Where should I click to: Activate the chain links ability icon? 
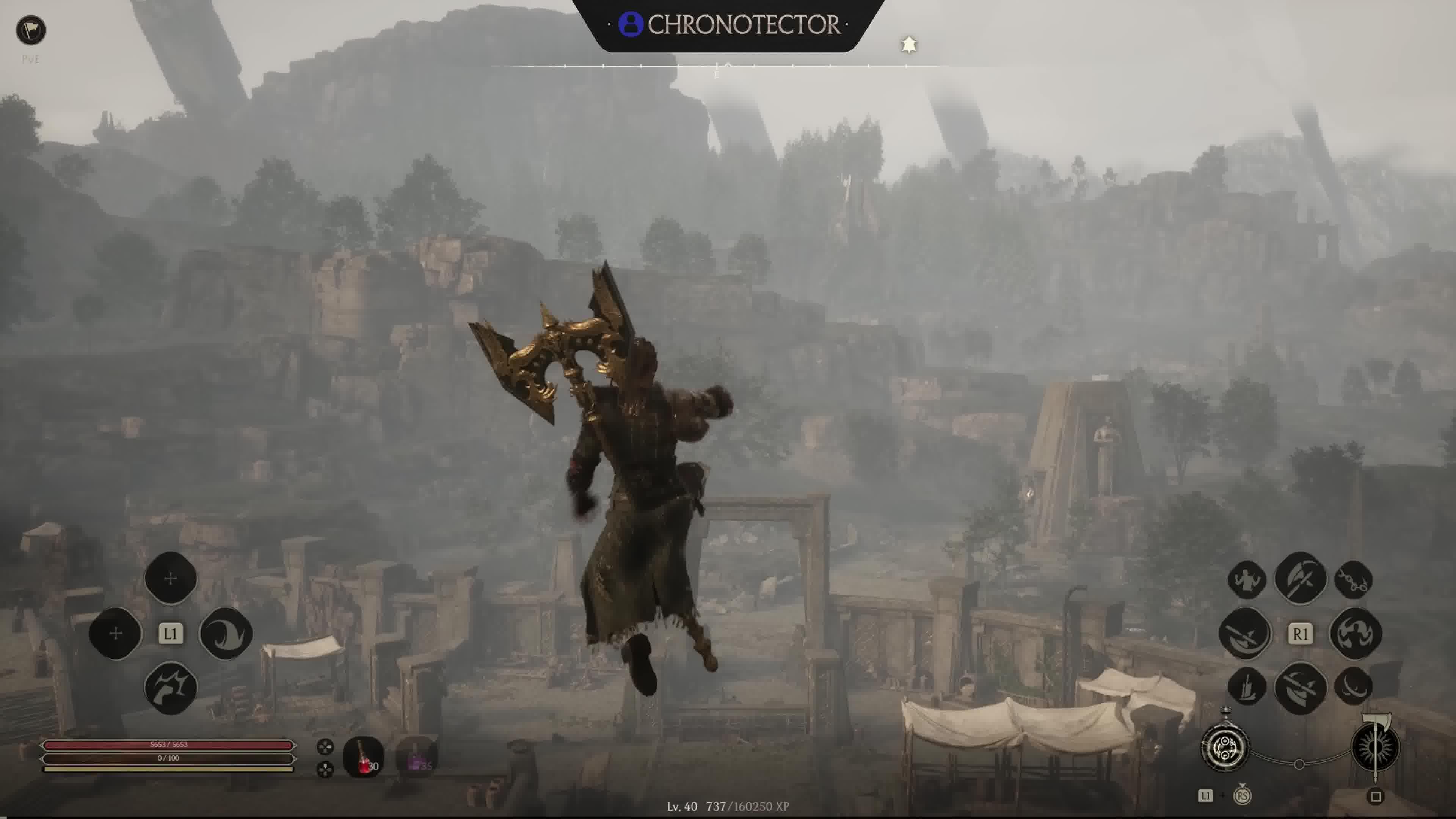coord(1353,580)
